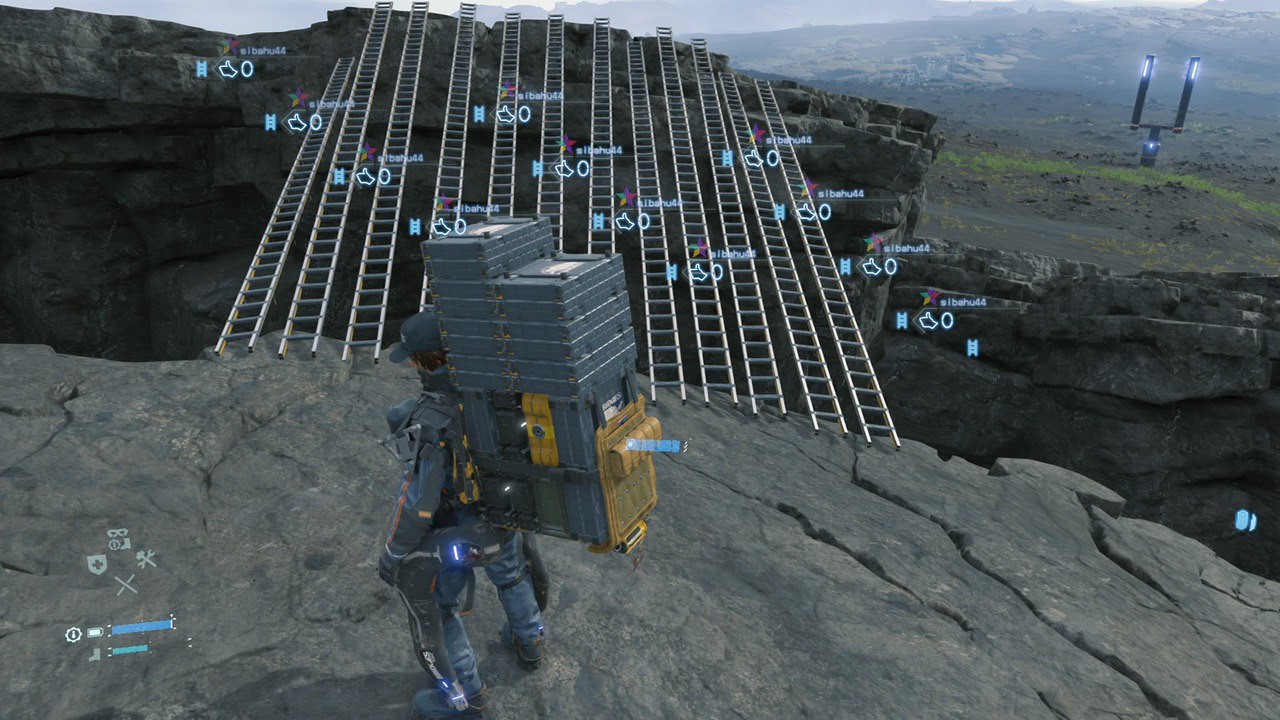Screen dimensions: 1280x720
Task: Open the crossed wrench tools icon
Action: [146, 560]
